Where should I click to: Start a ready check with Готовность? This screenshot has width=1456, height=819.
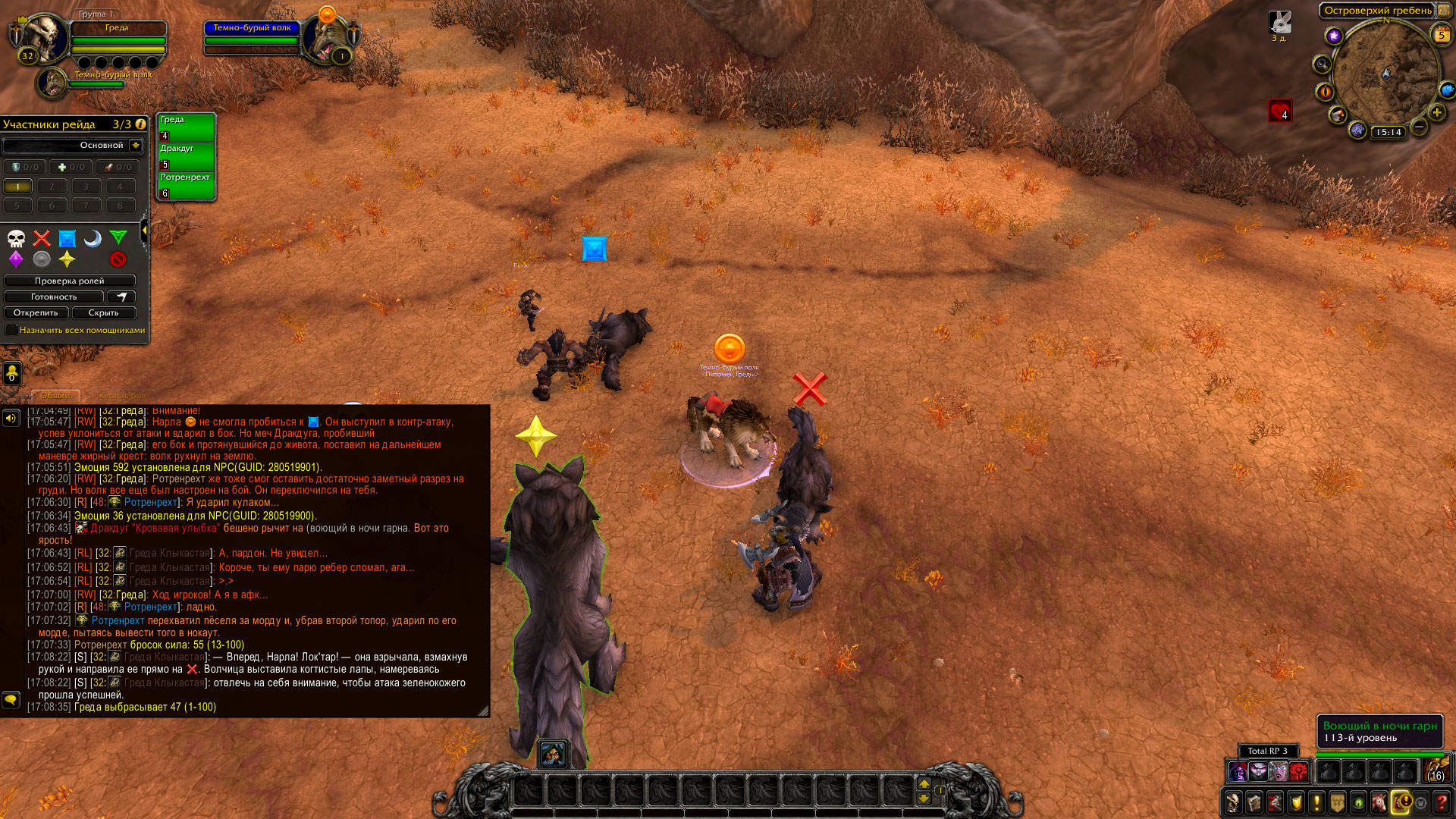53,297
